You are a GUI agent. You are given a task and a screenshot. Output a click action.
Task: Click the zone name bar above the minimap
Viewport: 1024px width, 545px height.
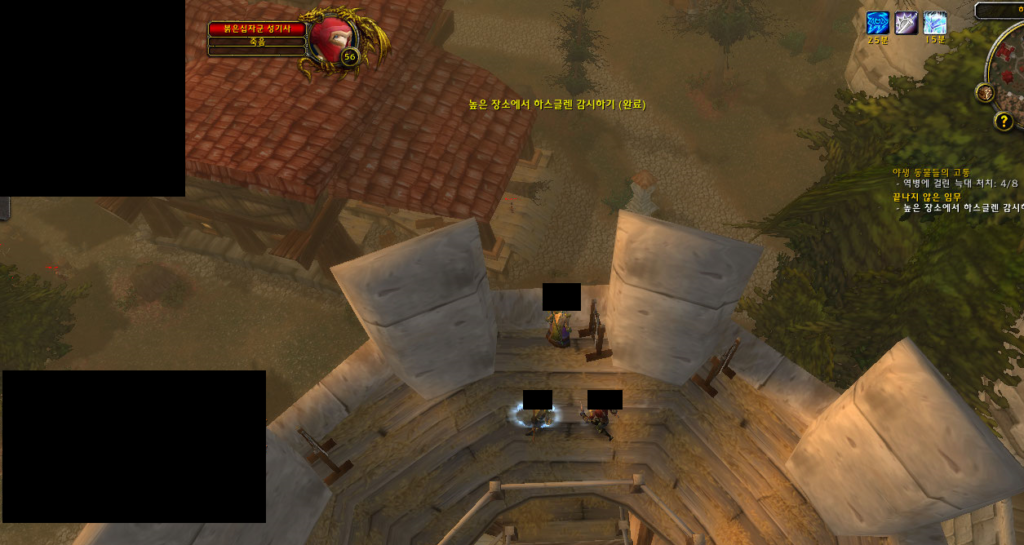coord(1000,10)
